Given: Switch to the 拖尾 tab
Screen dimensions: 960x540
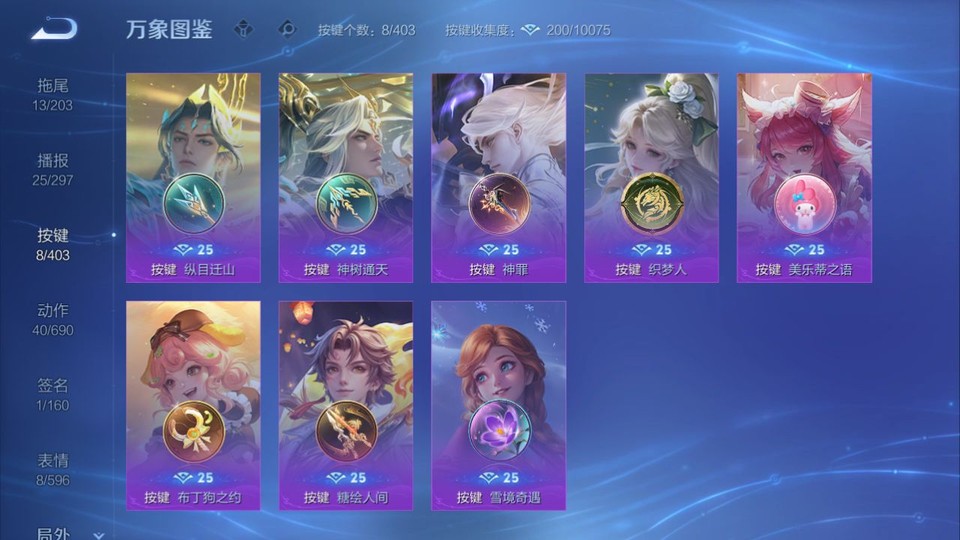Looking at the screenshot, I should click(53, 94).
